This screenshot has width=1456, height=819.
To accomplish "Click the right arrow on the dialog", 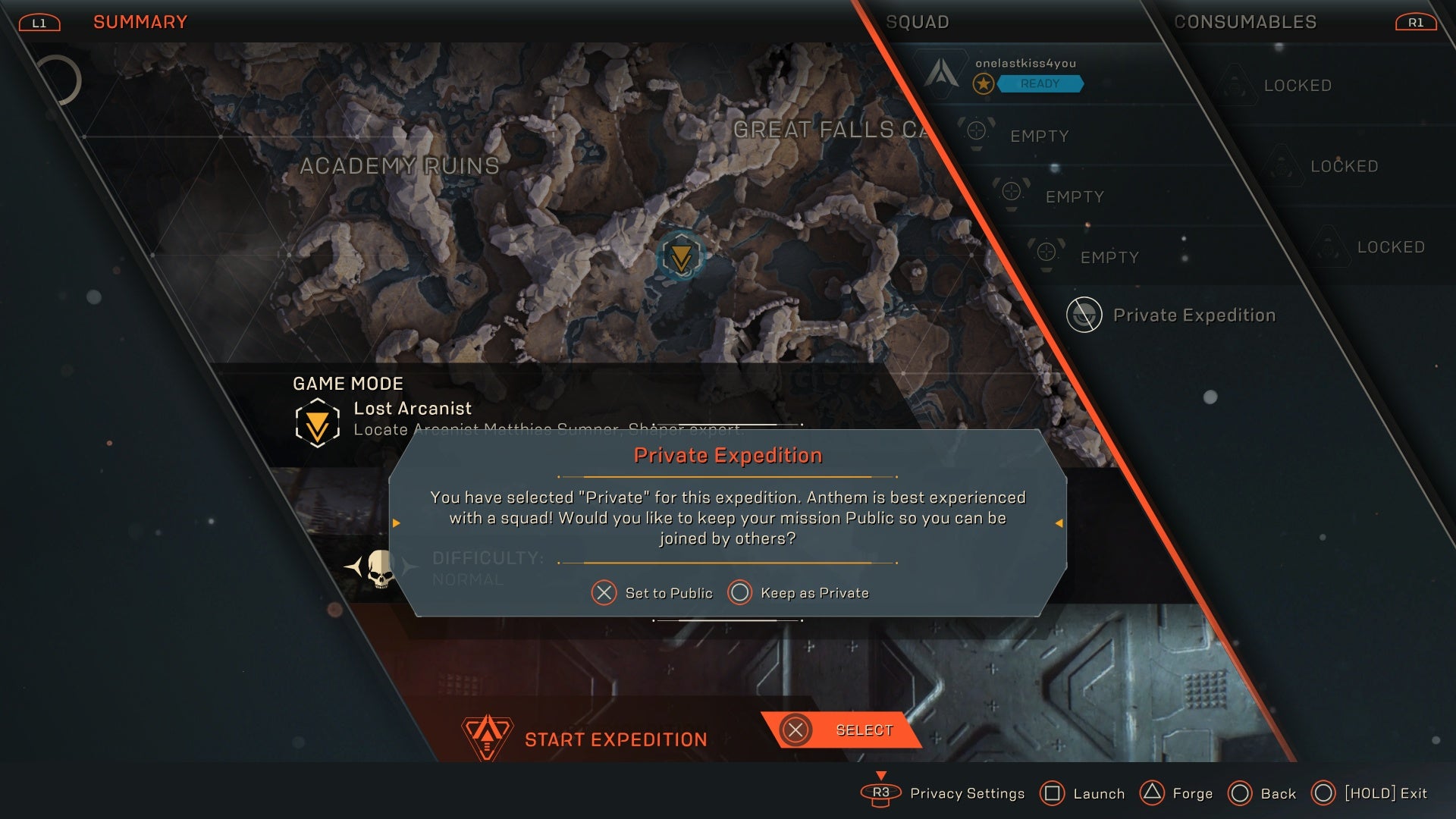I will [x=1059, y=522].
